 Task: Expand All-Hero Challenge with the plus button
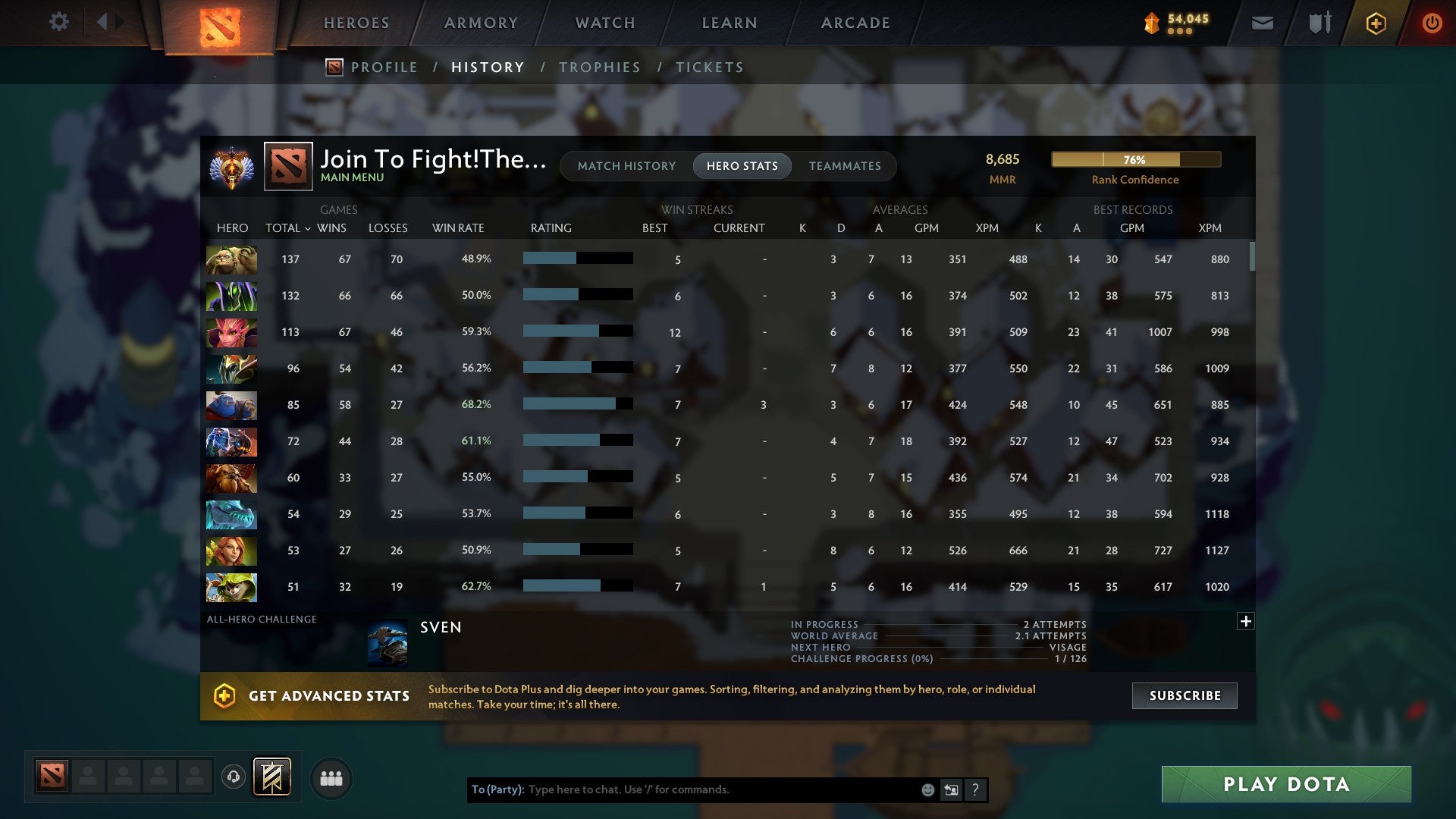[1246, 621]
